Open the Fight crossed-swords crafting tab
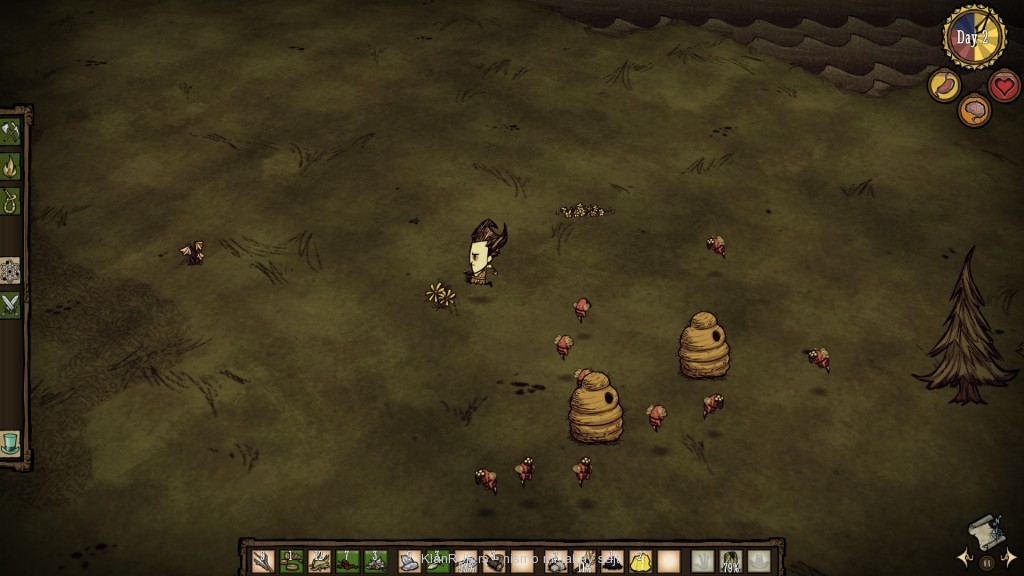Viewport: 1024px width, 576px height. (11, 304)
